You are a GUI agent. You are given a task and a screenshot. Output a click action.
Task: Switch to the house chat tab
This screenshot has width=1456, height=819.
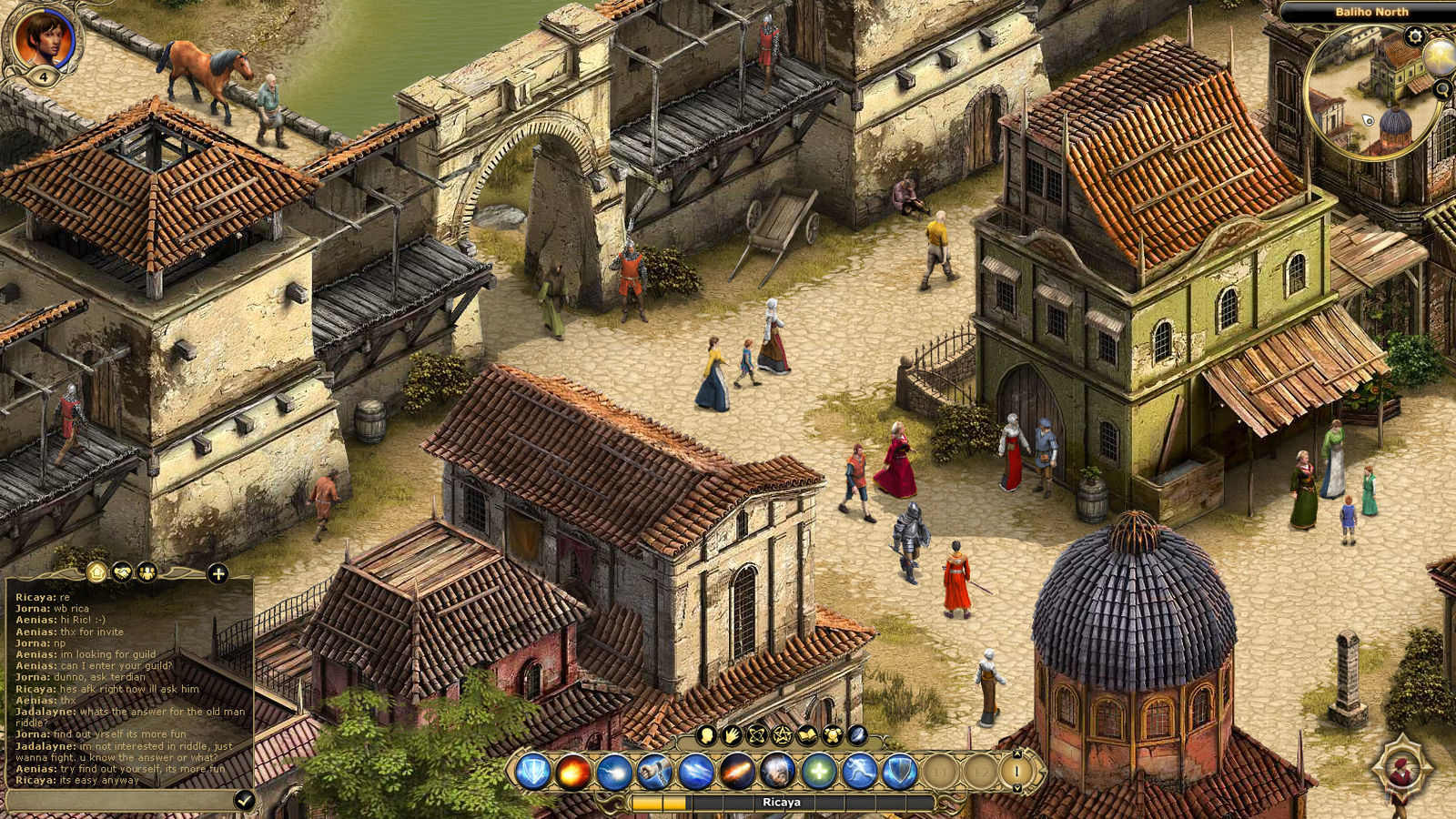pos(97,572)
